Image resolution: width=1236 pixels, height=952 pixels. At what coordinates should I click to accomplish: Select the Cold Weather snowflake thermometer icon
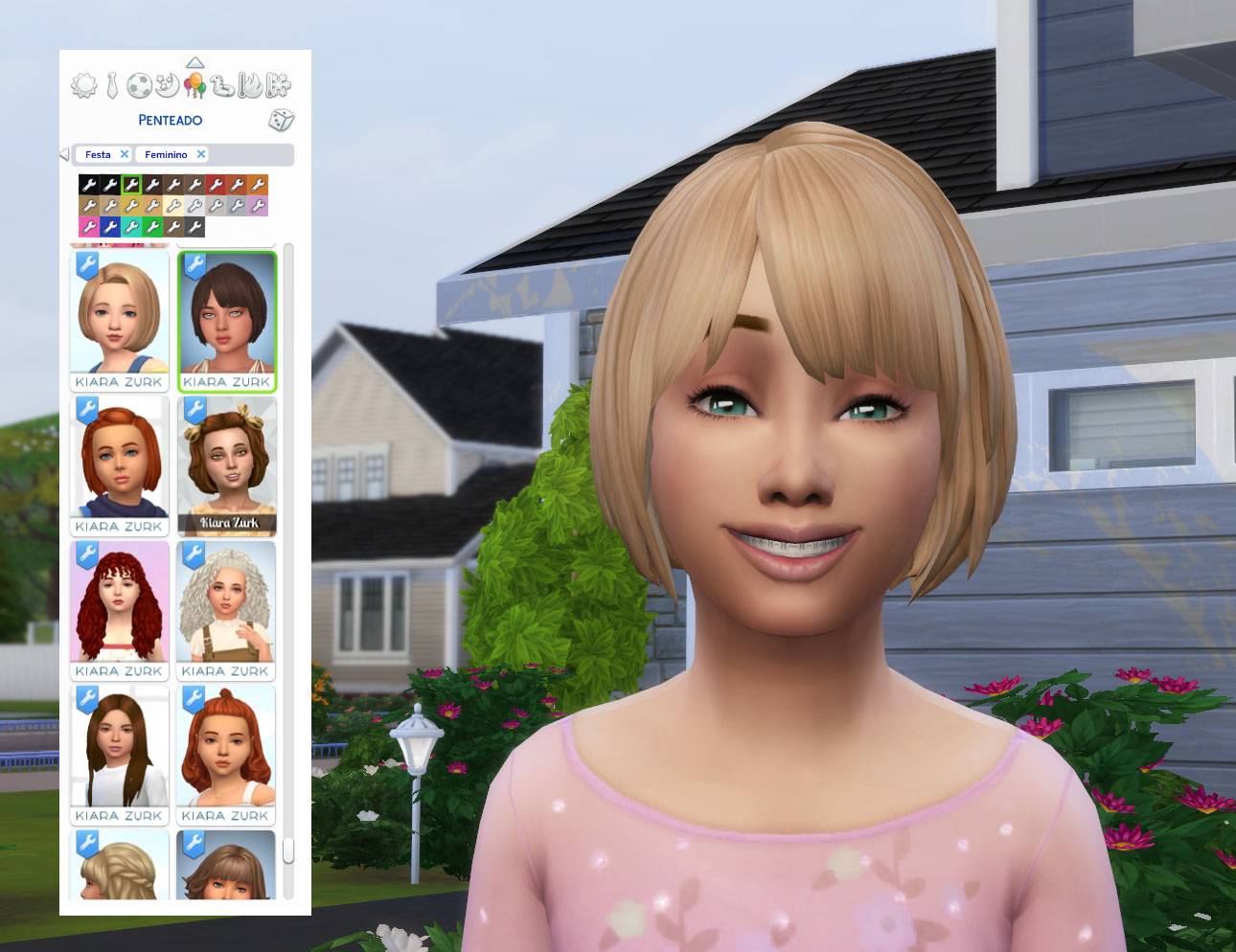[x=278, y=86]
